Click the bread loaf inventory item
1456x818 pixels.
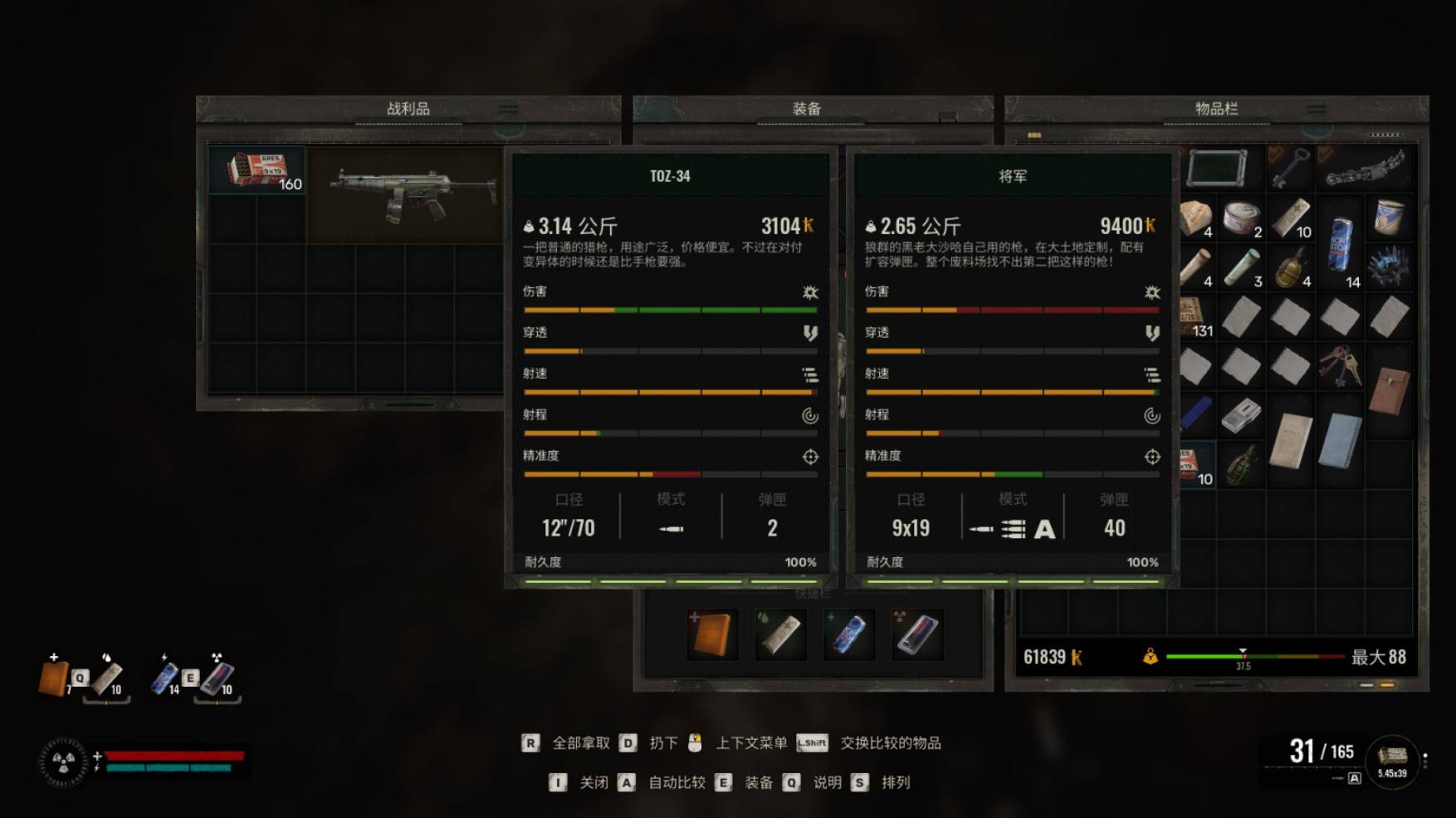(1196, 218)
